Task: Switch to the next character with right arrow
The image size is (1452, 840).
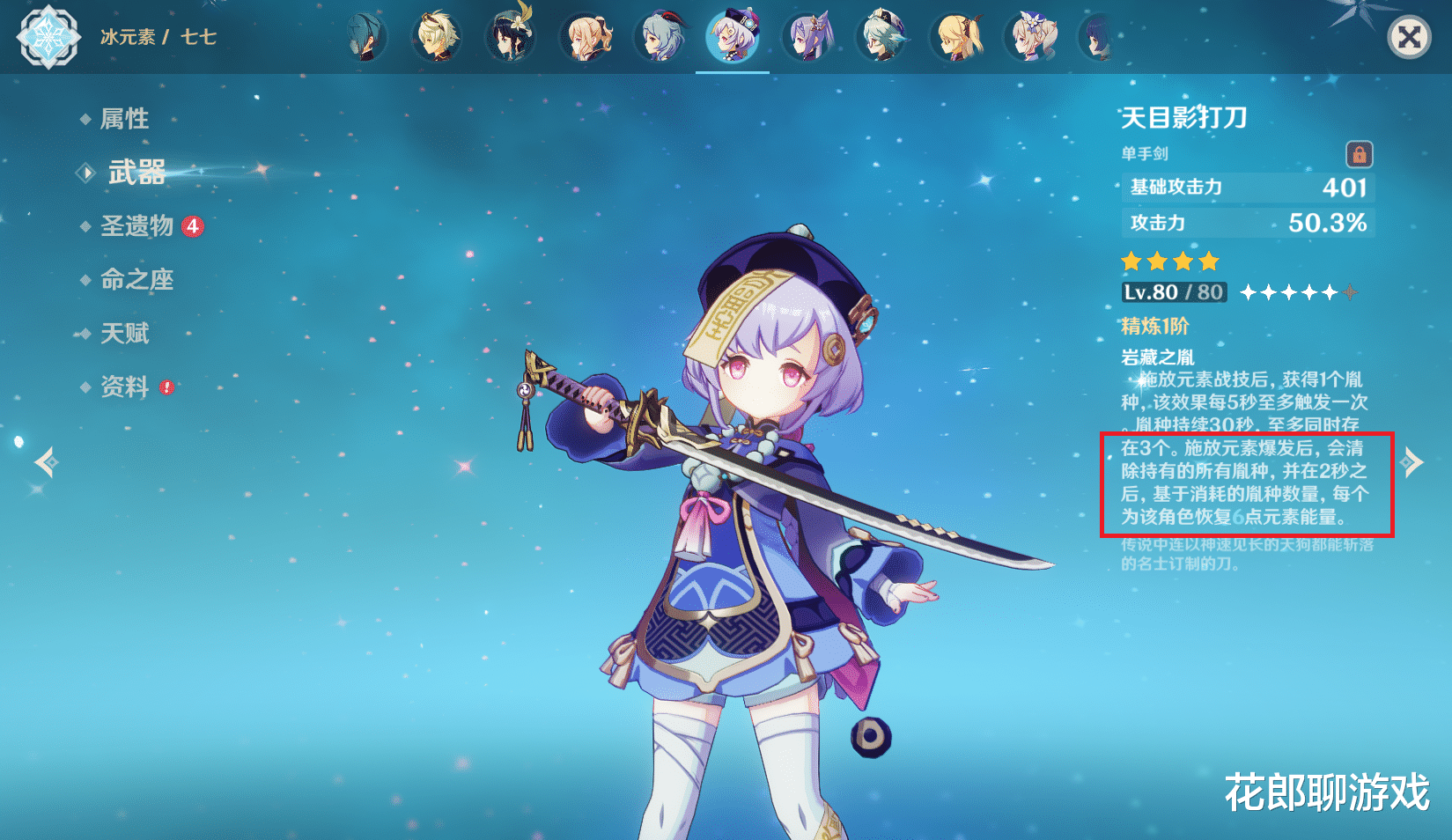Action: pyautogui.click(x=1411, y=461)
